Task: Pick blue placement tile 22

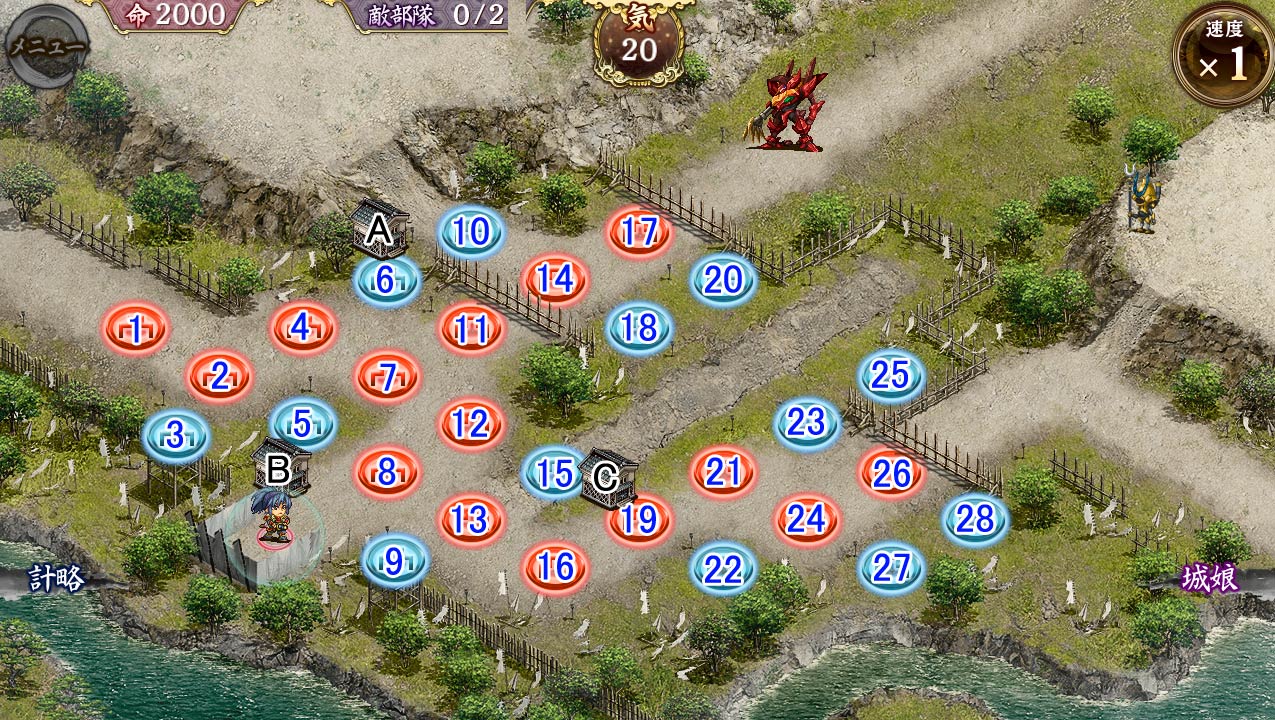Action: tap(723, 569)
